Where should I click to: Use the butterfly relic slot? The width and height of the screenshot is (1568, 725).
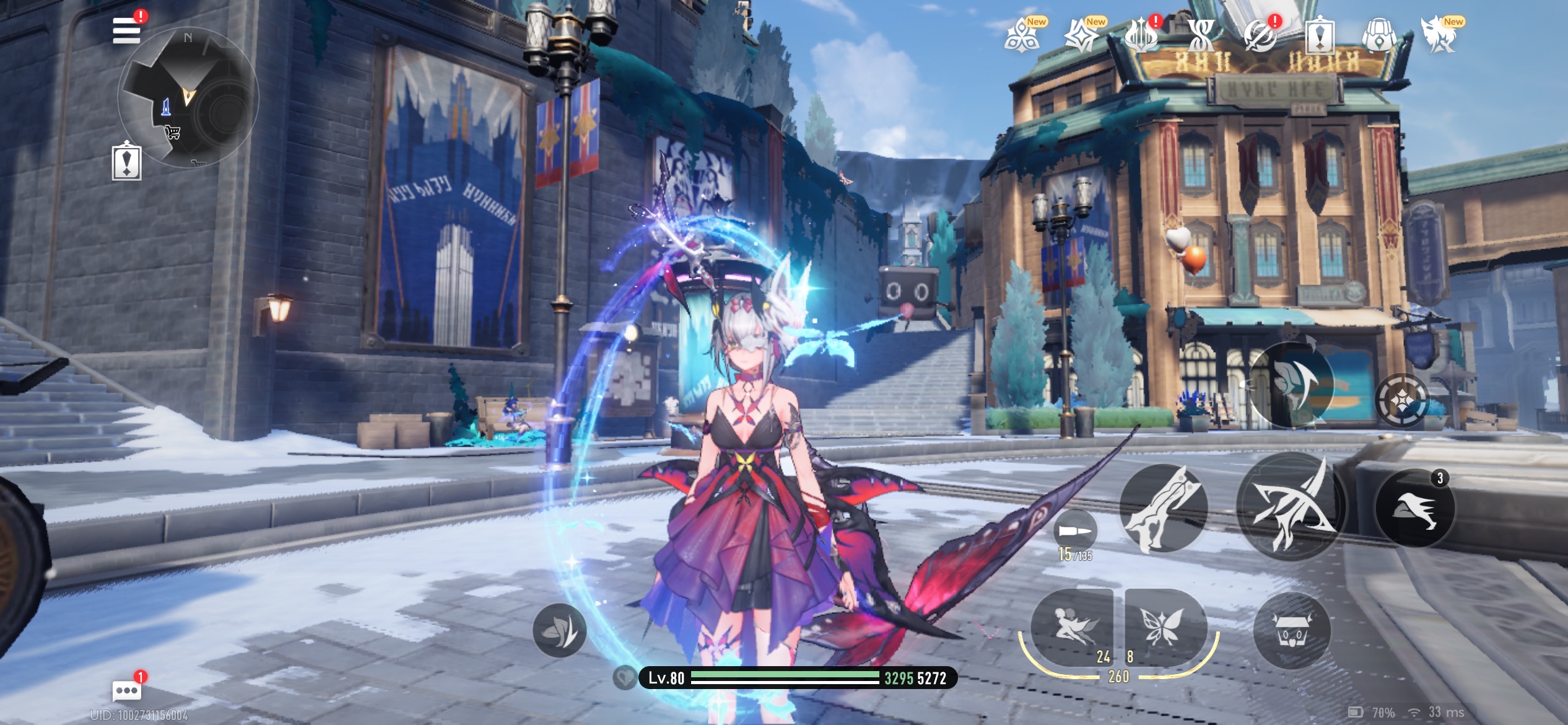1163,626
